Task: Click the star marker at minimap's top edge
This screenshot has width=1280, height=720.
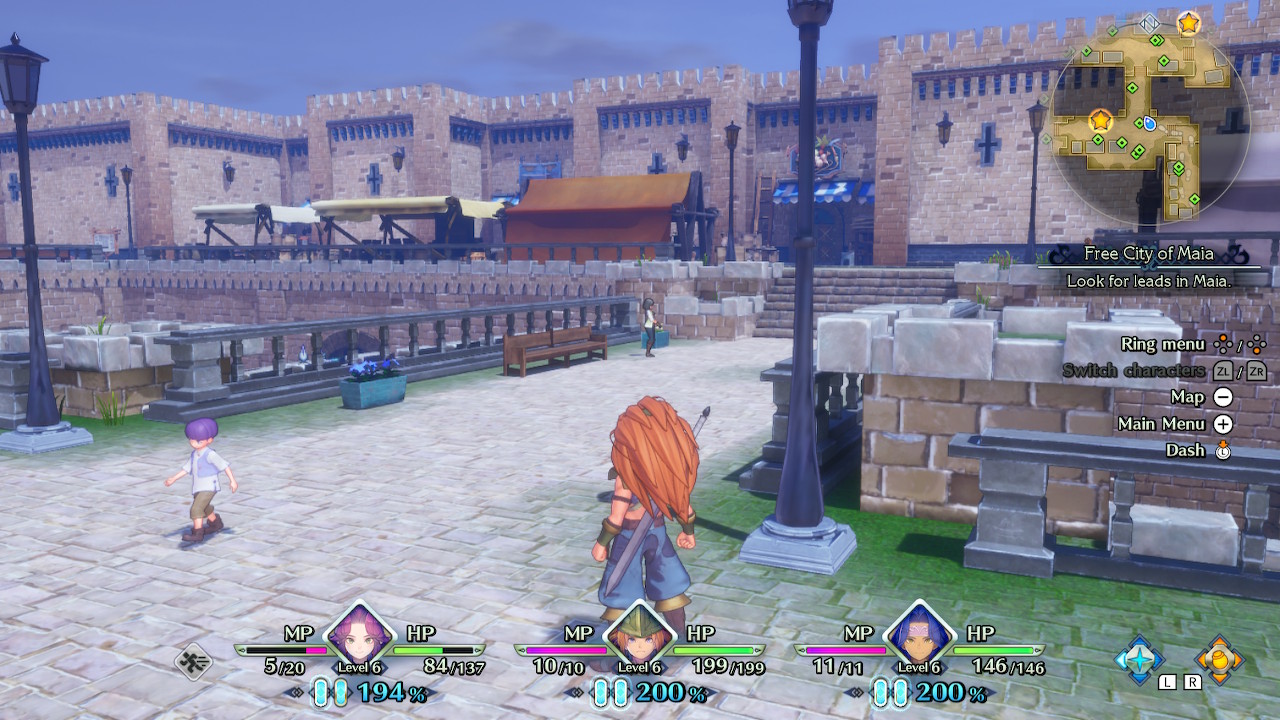Action: tap(1188, 22)
